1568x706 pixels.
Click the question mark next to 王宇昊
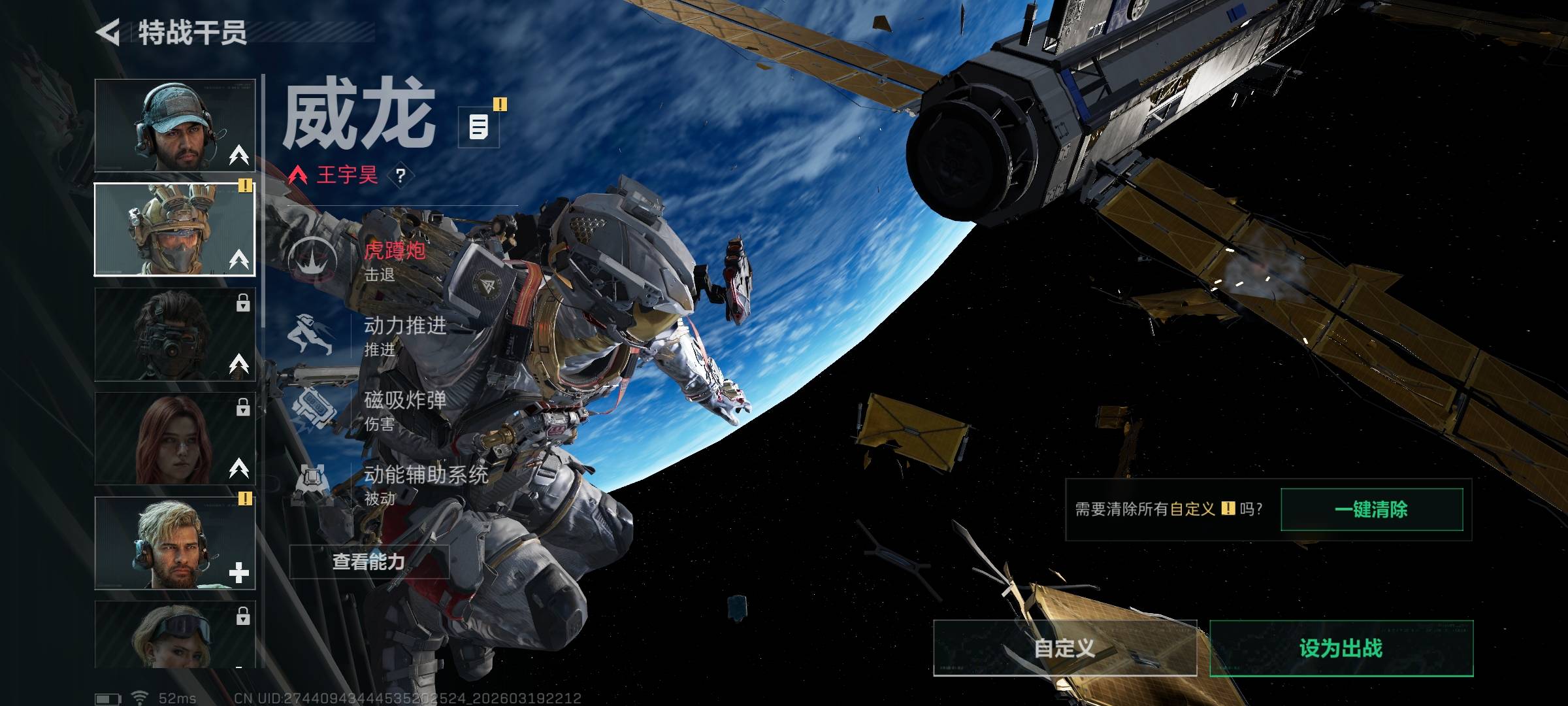click(400, 175)
